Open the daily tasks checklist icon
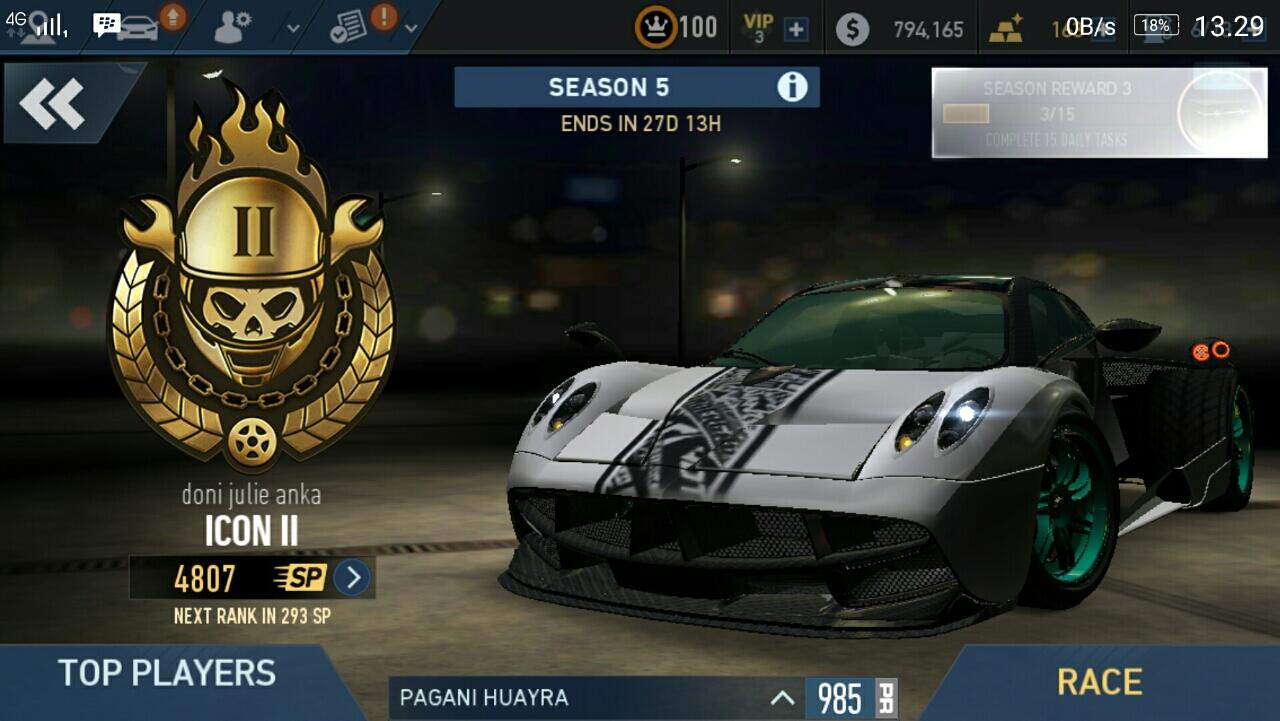Viewport: 1280px width, 721px height. [348, 28]
